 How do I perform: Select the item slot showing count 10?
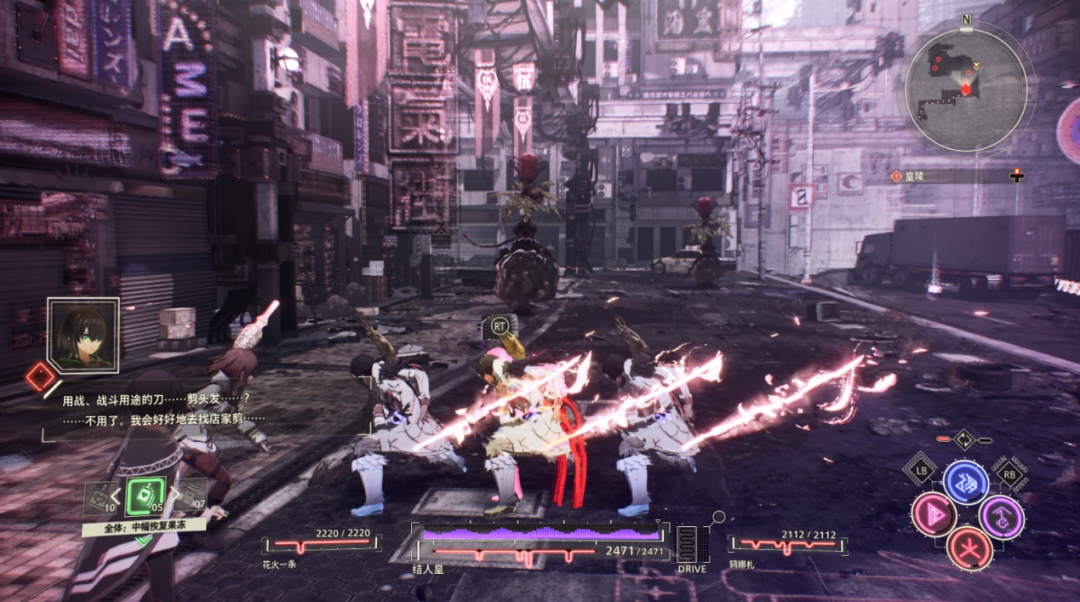(100, 497)
